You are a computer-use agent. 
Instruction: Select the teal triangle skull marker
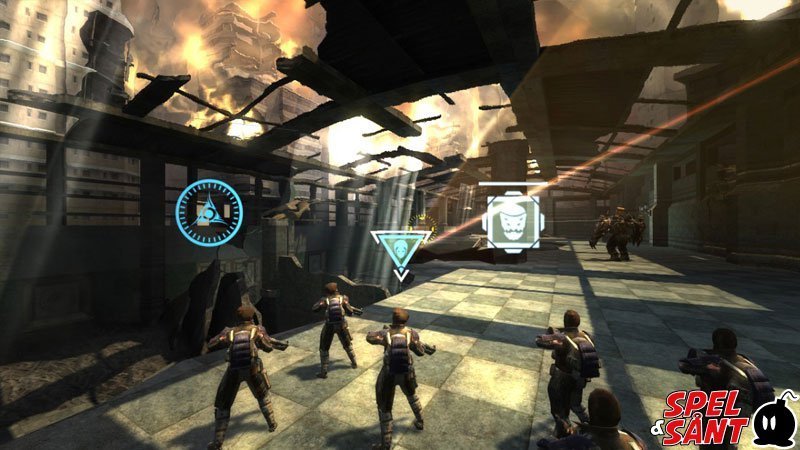pos(401,247)
